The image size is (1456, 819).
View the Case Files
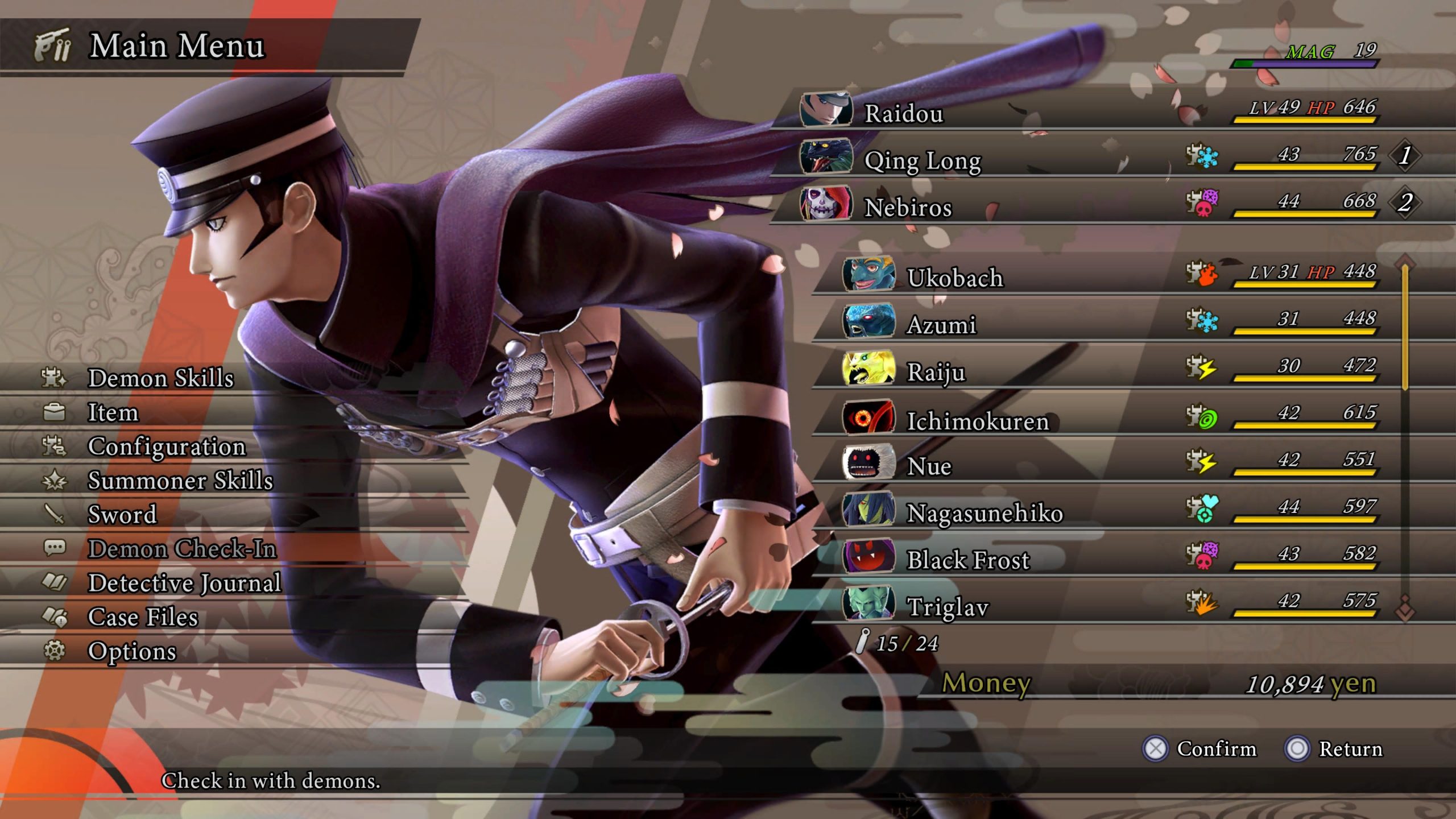coord(143,617)
